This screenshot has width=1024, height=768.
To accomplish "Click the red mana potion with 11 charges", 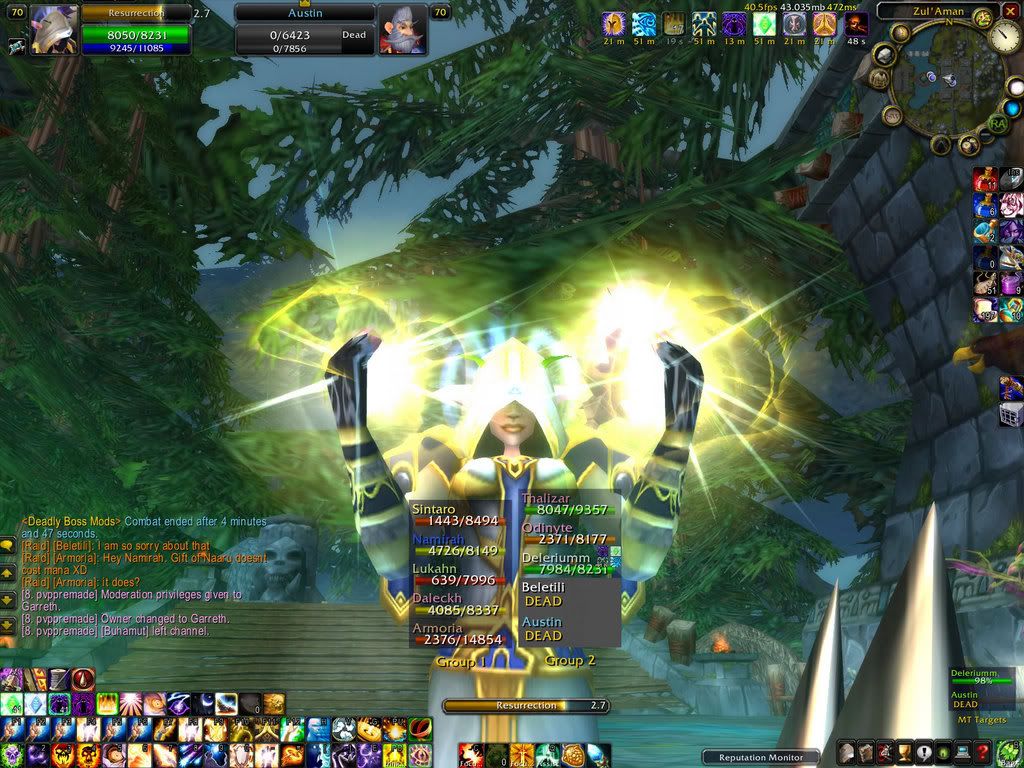I will [985, 180].
